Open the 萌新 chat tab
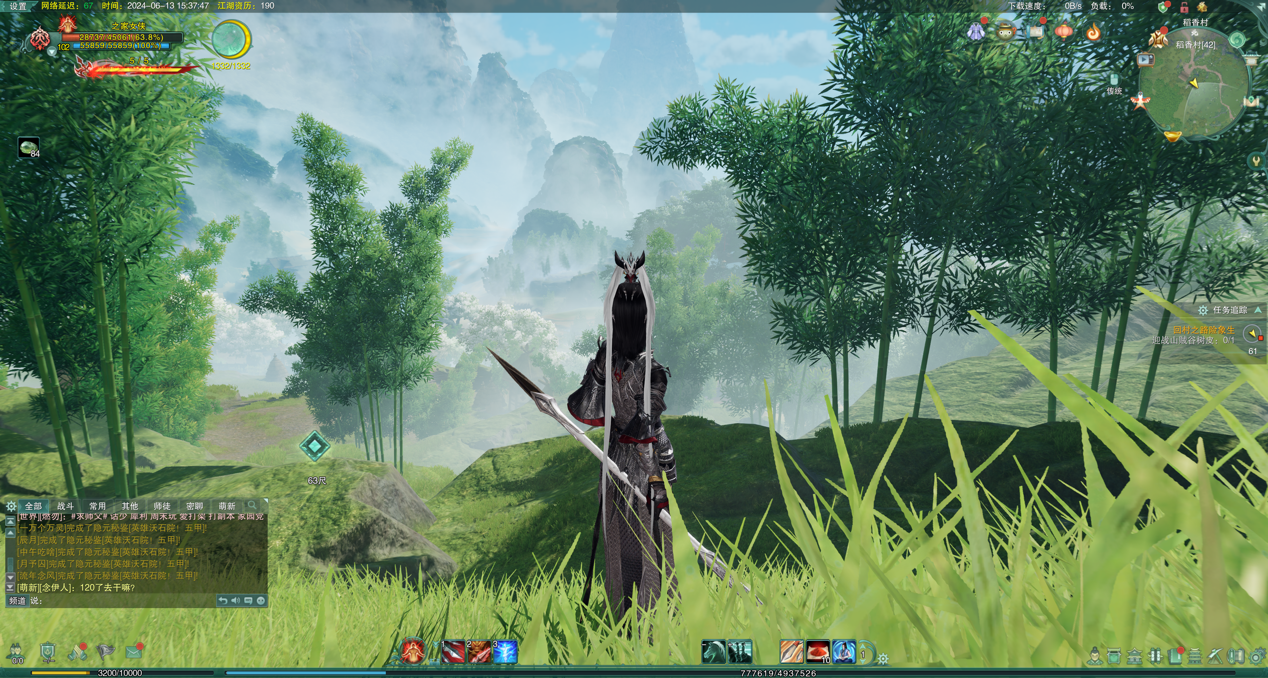1268x678 pixels. coord(227,507)
